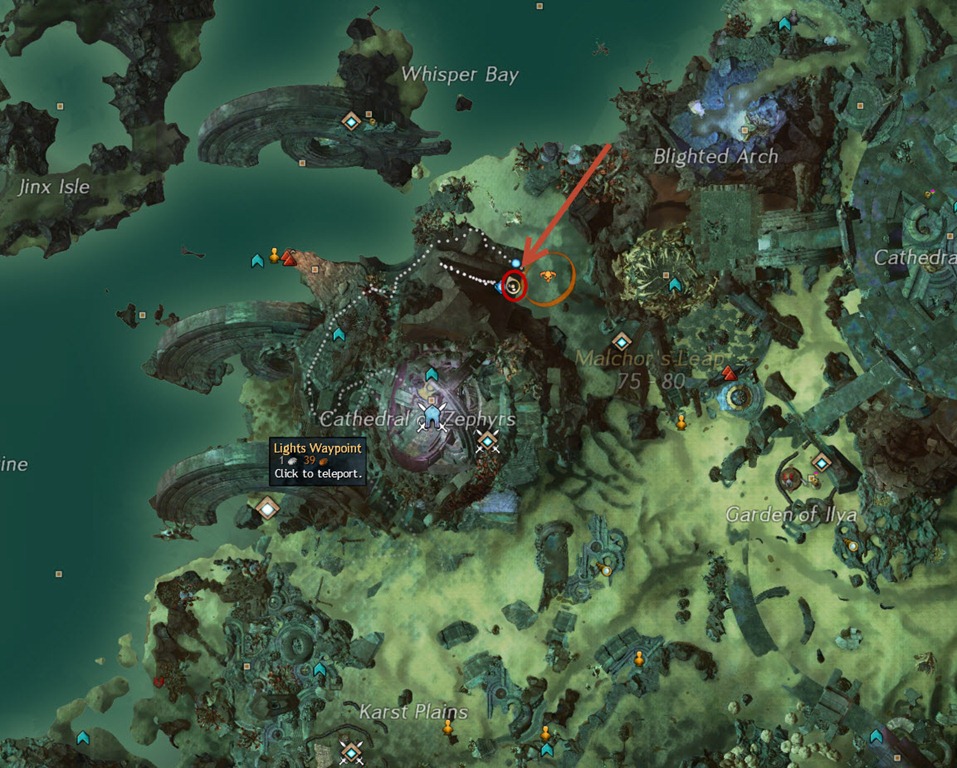Click the red triangle marker on the western peninsula
957x768 pixels.
[x=289, y=258]
